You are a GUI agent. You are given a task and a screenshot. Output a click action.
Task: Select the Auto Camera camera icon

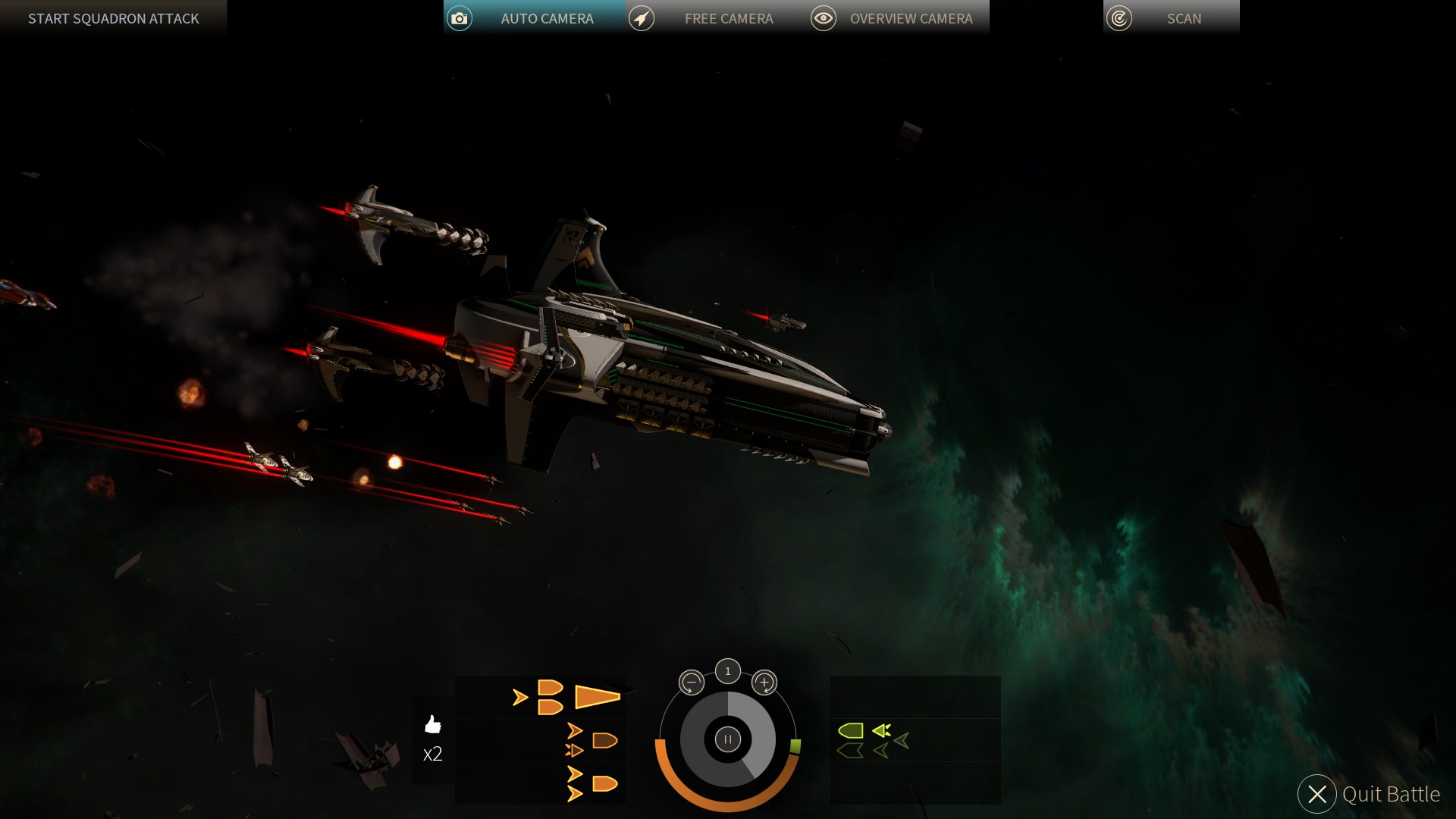(x=460, y=17)
